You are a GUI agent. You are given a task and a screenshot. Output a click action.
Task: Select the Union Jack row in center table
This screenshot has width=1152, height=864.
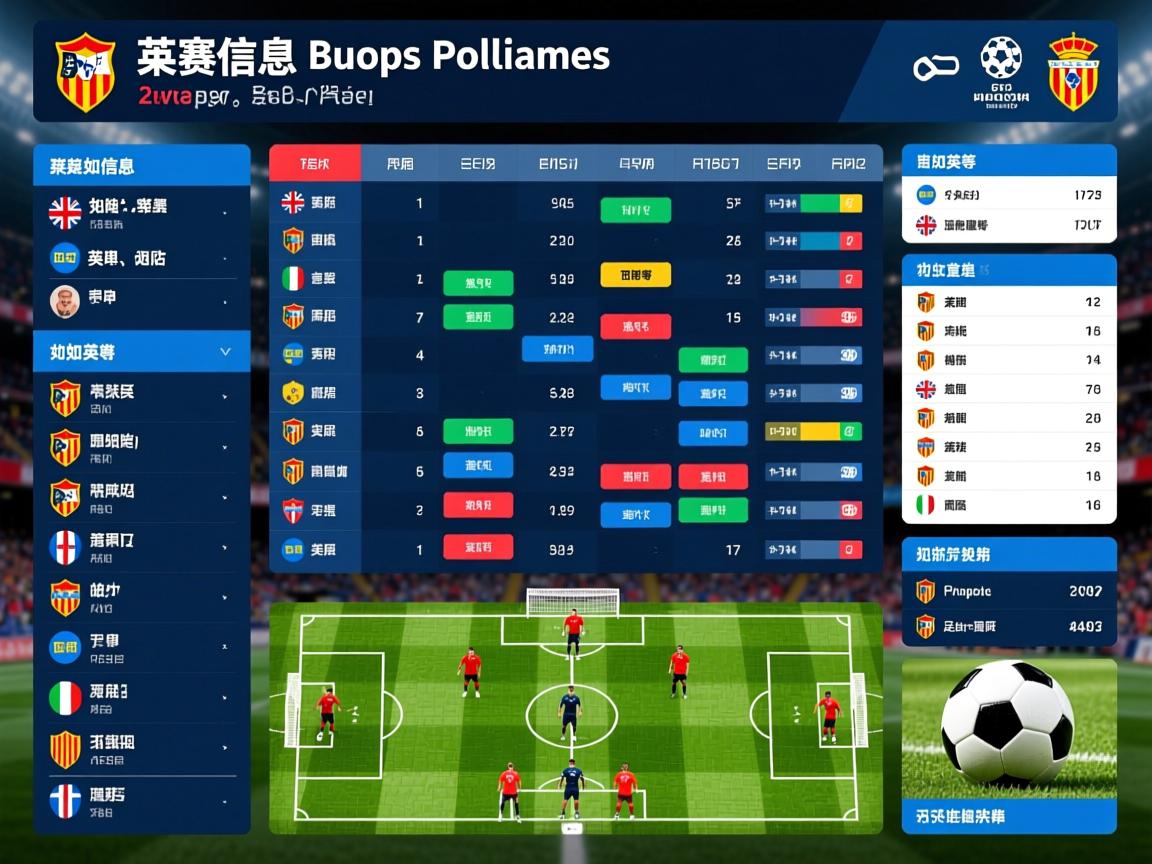click(x=322, y=203)
